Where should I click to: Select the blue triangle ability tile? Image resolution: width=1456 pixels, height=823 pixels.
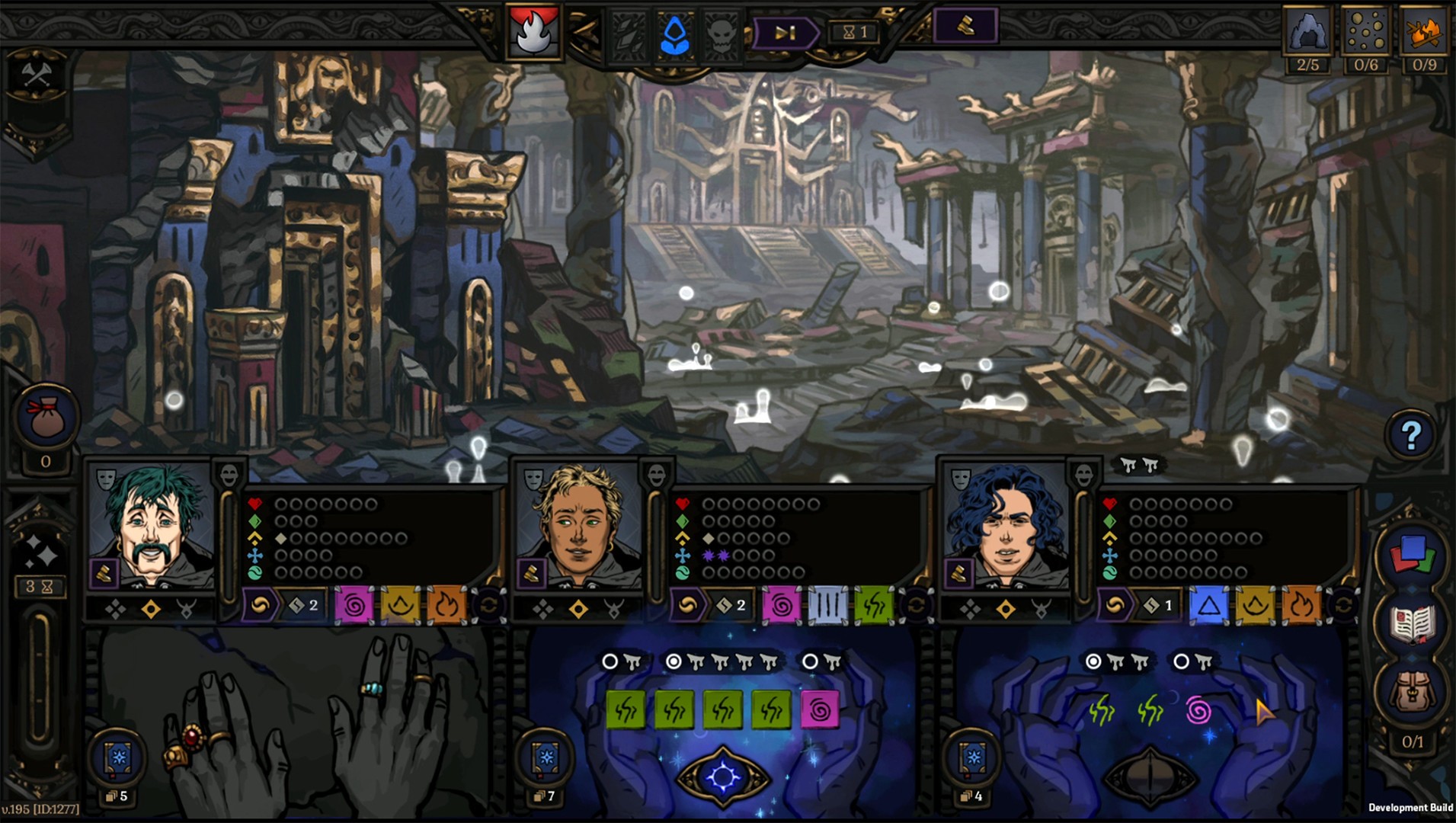1208,606
